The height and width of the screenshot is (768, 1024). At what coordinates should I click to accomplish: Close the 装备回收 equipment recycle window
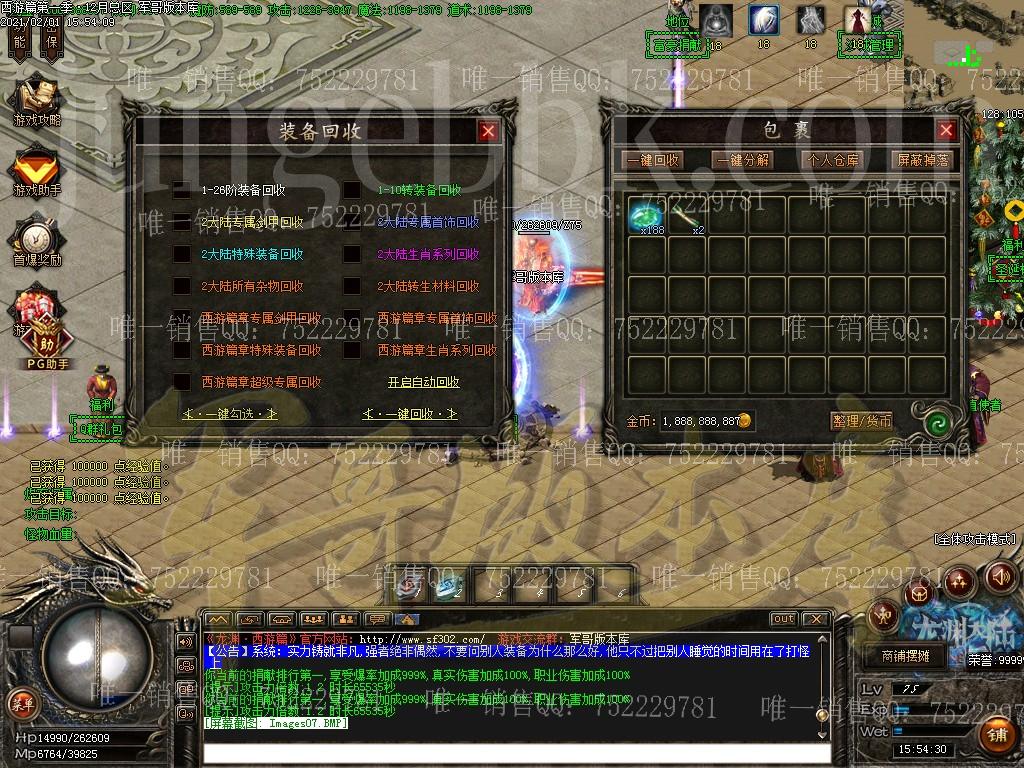488,131
